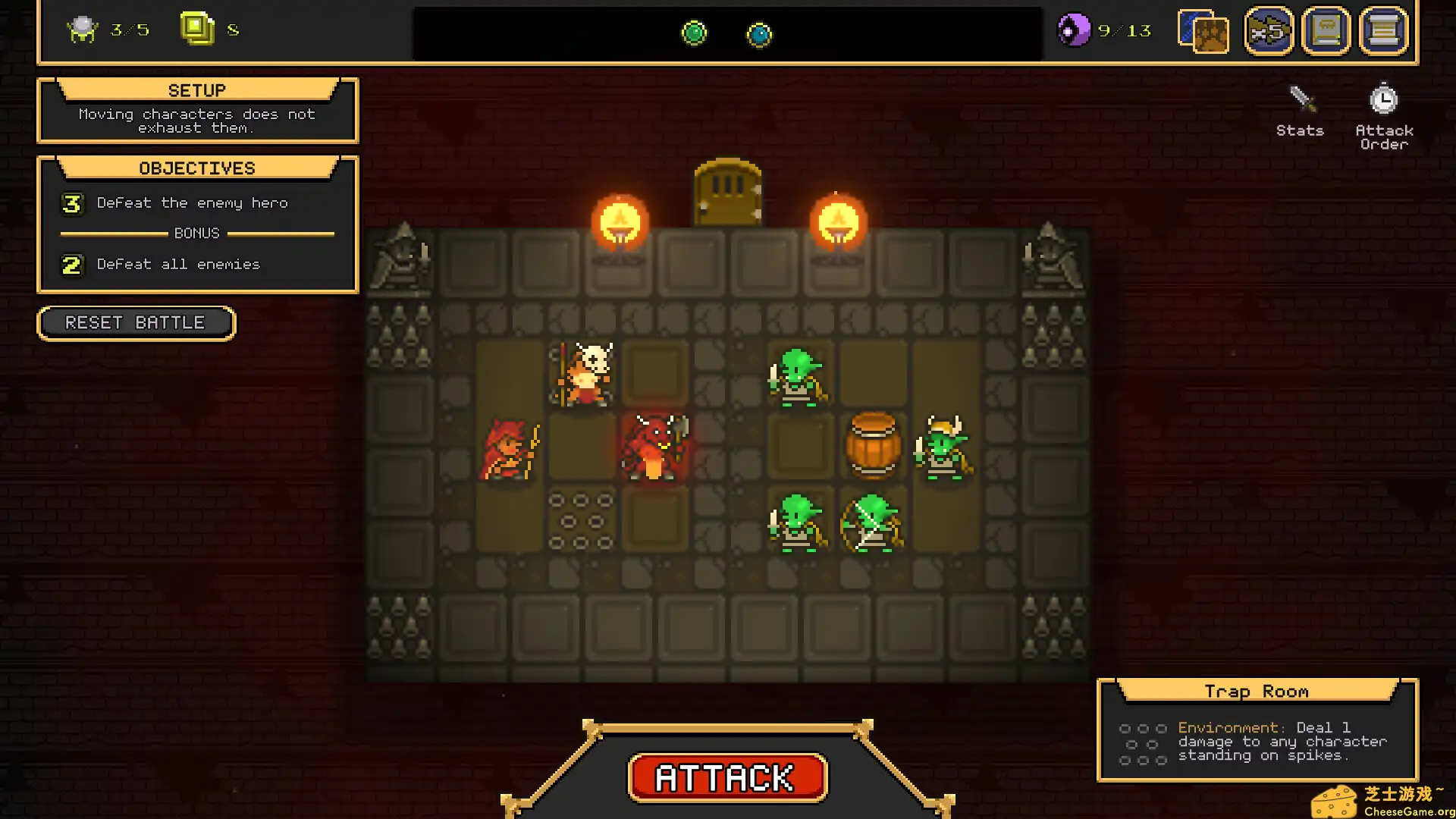The height and width of the screenshot is (819, 1456).
Task: Click the "Defeat all enemies" bonus objective
Action: (177, 264)
